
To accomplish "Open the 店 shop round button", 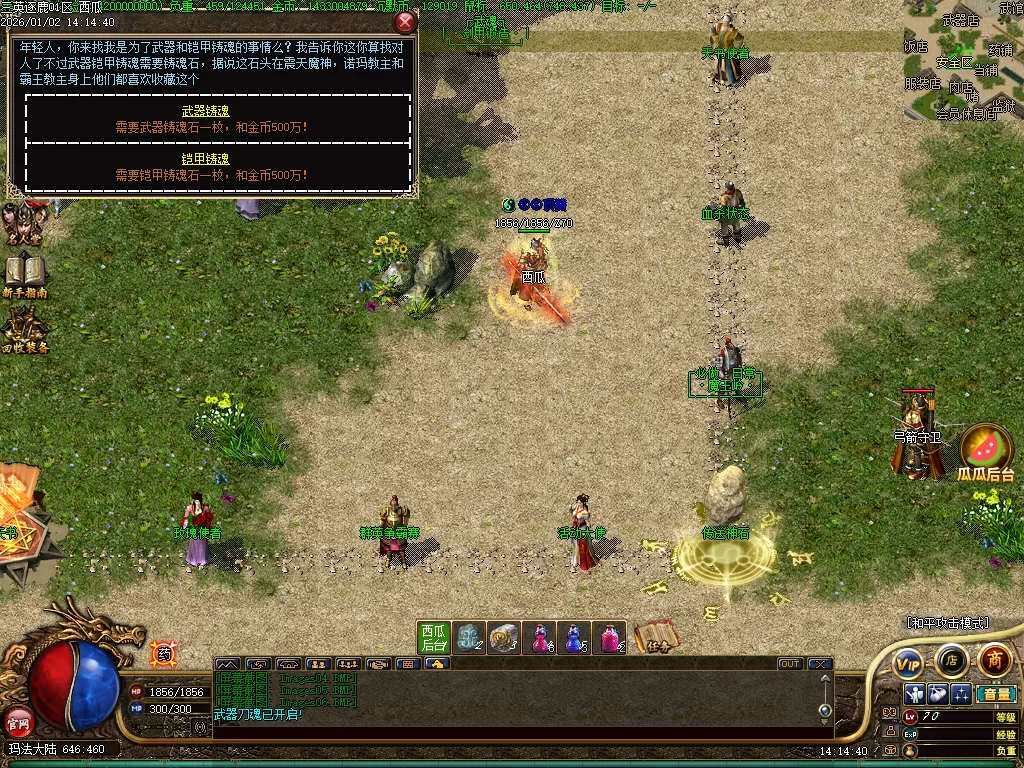I will tap(951, 660).
